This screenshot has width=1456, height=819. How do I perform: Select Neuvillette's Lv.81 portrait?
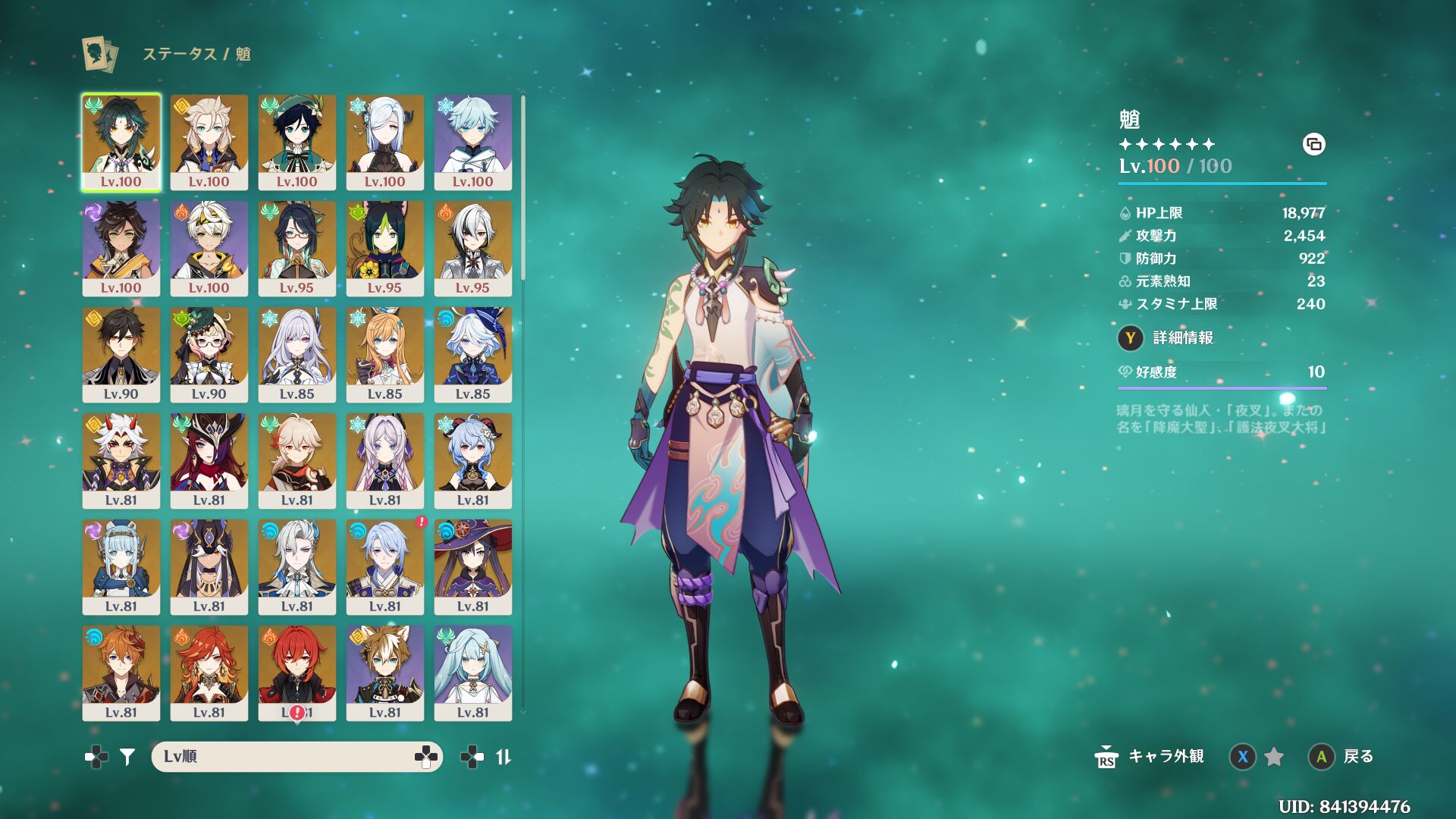point(297,566)
